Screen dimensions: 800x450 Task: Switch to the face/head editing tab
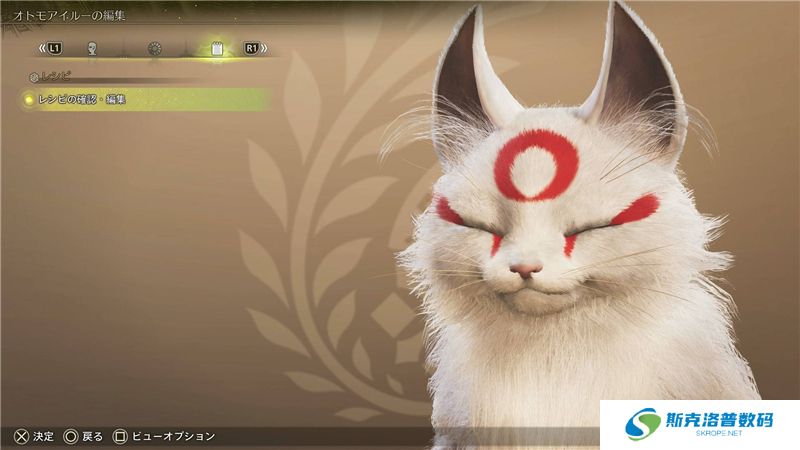tap(92, 48)
